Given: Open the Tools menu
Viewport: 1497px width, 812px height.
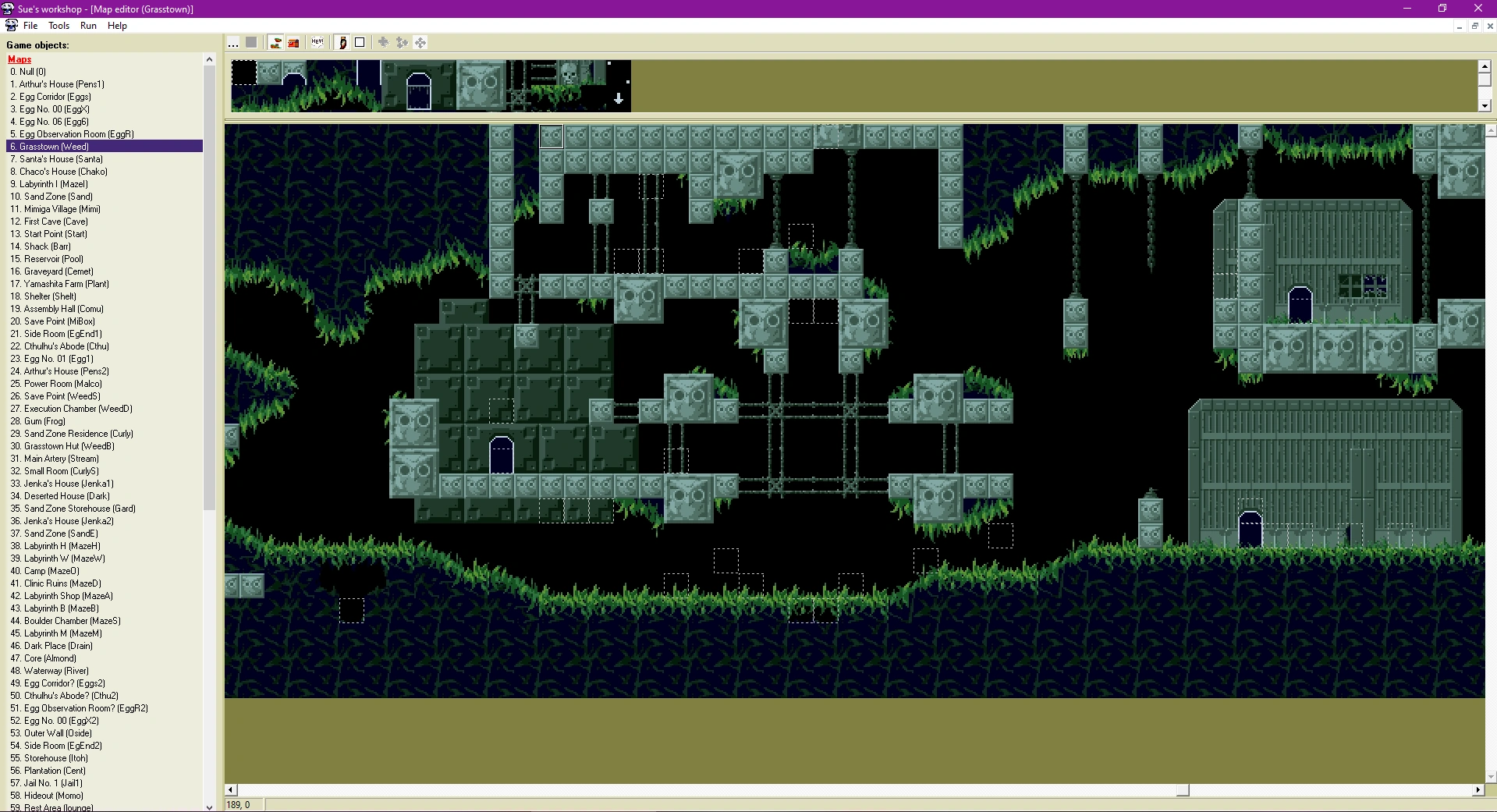Looking at the screenshot, I should click(59, 26).
